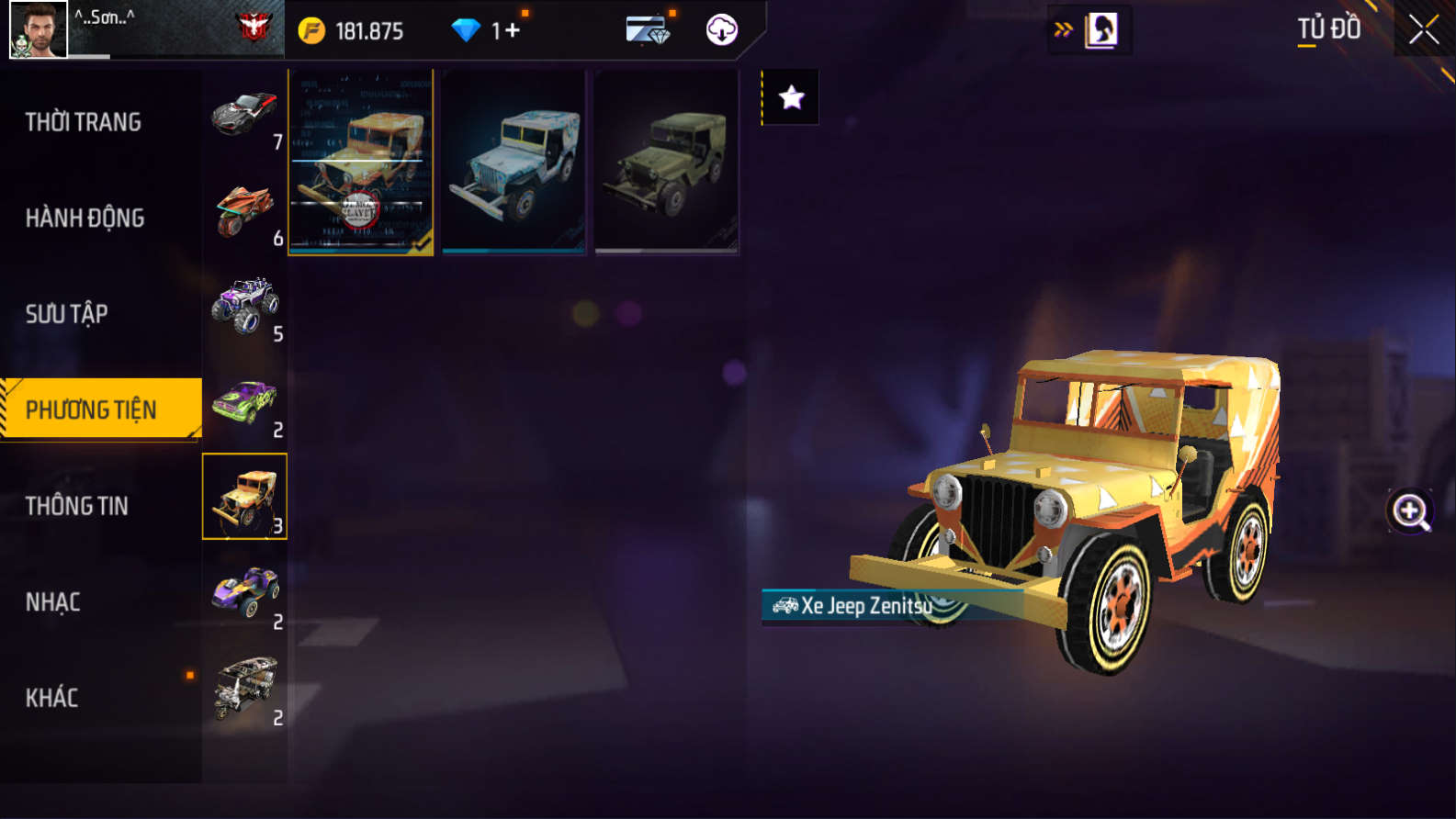Open the Thời Trang category
Image resolution: width=1456 pixels, height=819 pixels.
(84, 122)
